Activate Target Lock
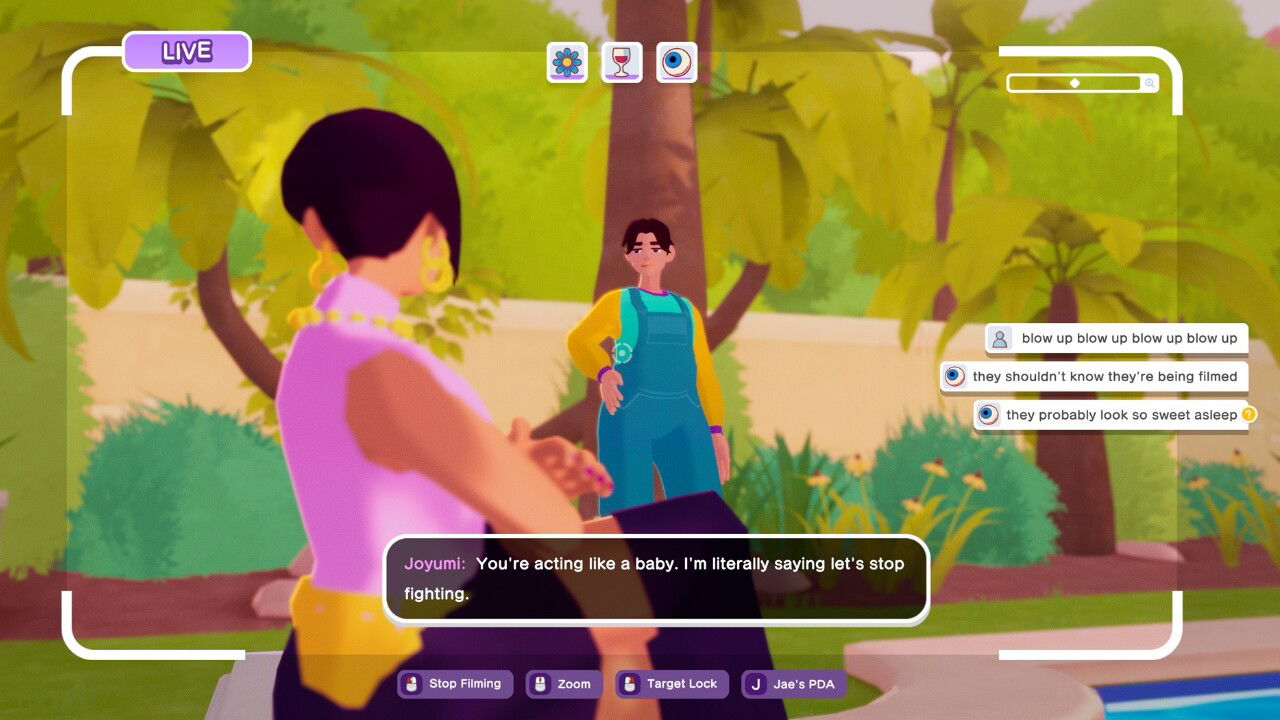The width and height of the screenshot is (1280, 720). 672,684
